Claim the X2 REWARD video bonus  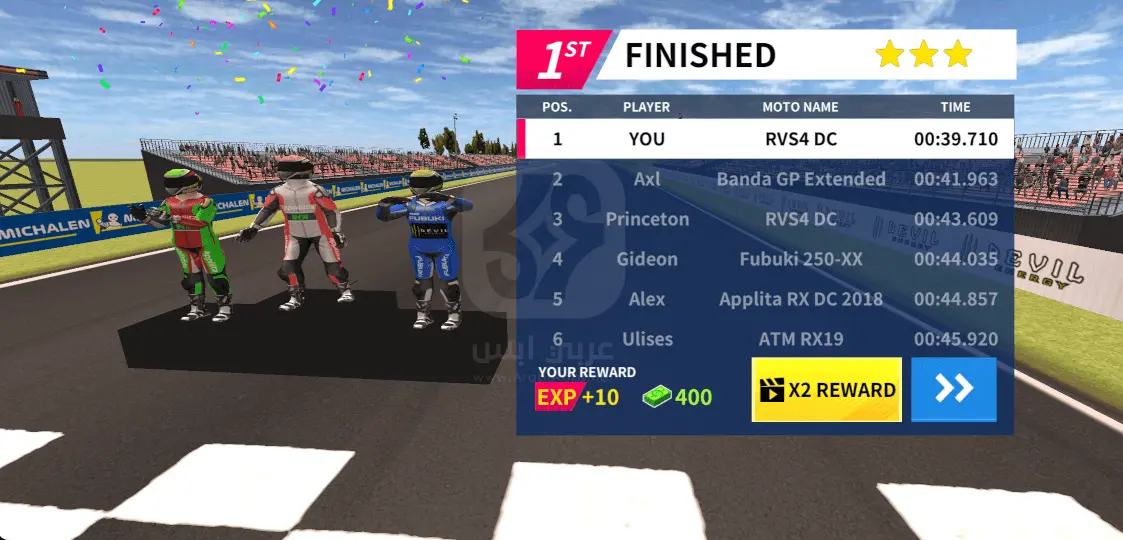pyautogui.click(x=826, y=390)
